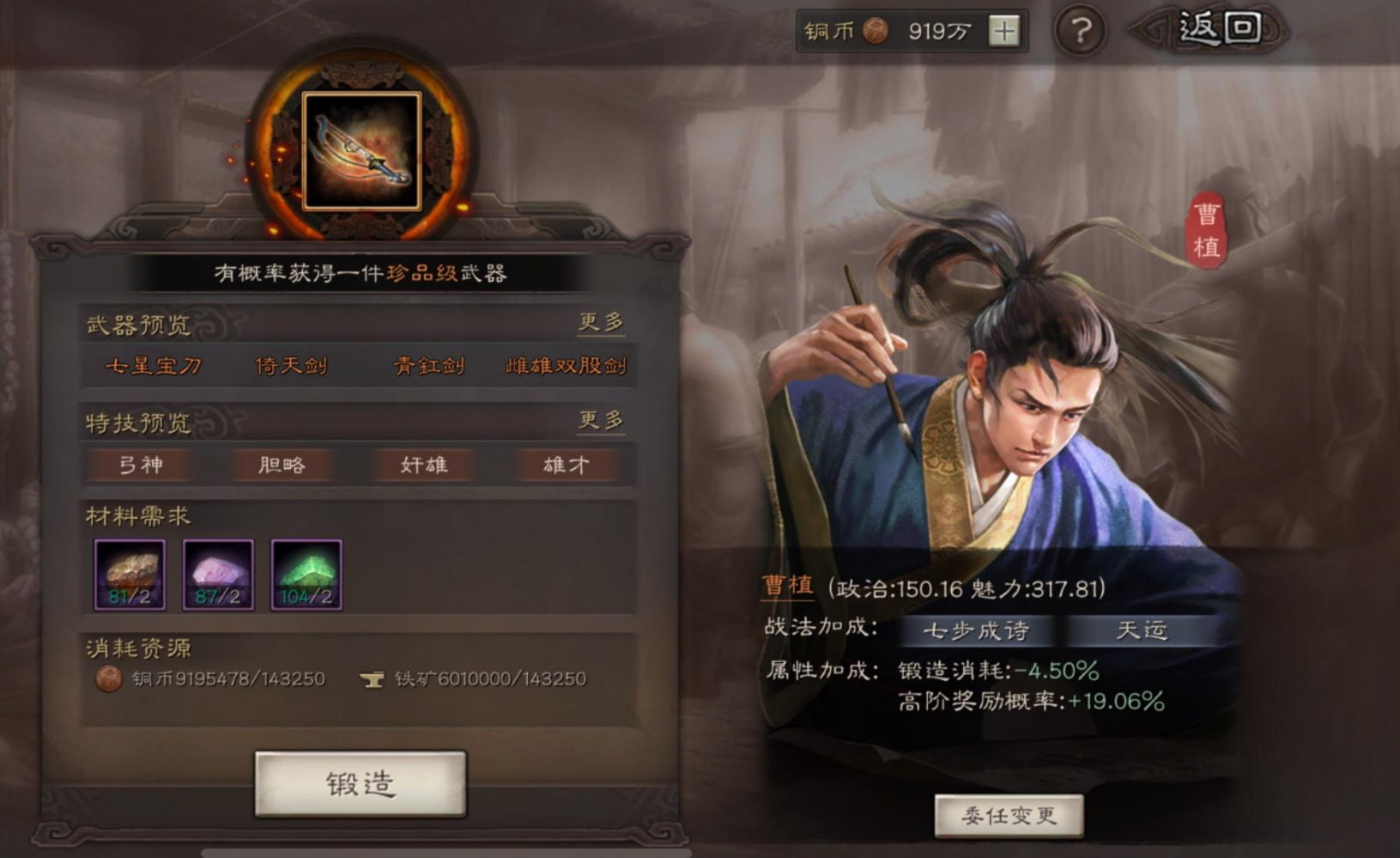Click the 曹植 name tag near the portrait
Screen dimensions: 1400x858
(1206, 231)
